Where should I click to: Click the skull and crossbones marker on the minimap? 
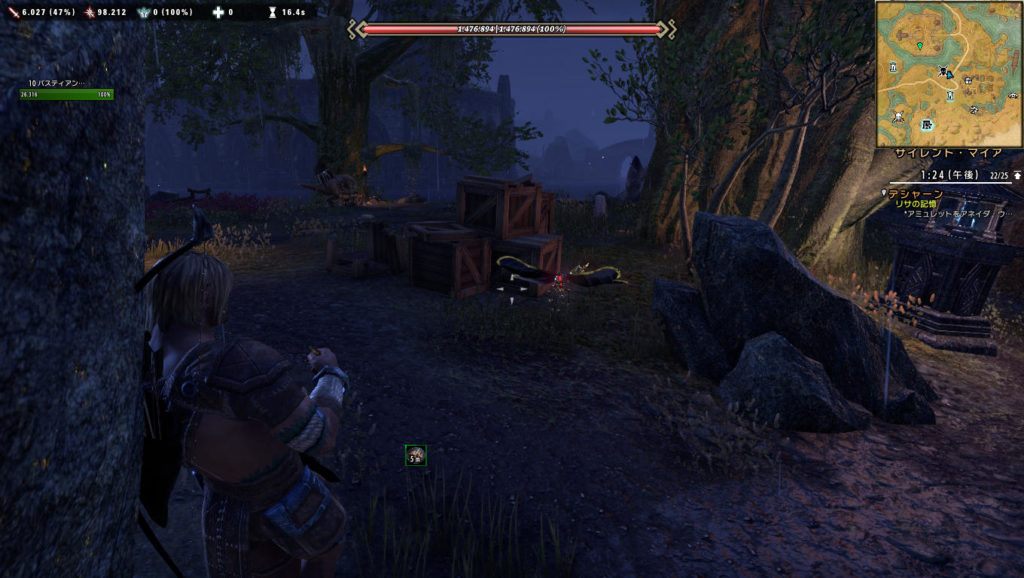pos(898,117)
